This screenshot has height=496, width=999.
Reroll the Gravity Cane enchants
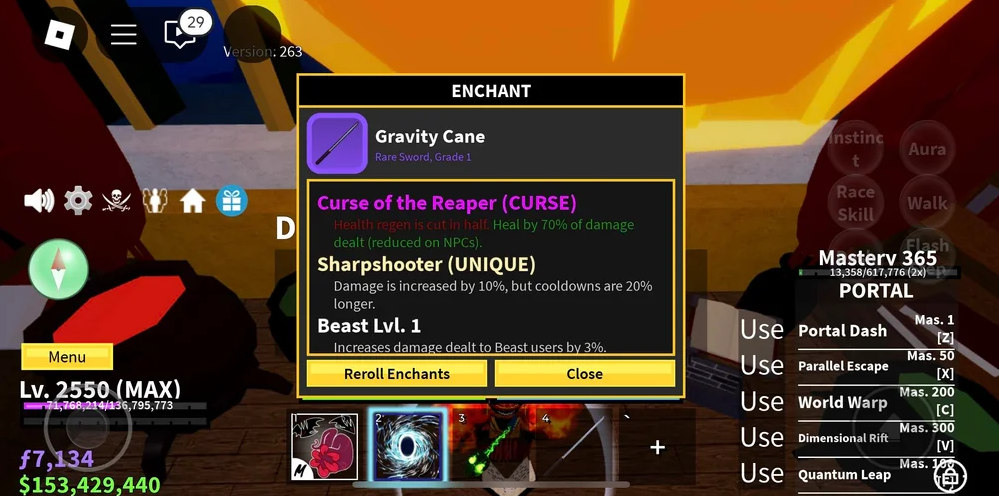(x=397, y=374)
